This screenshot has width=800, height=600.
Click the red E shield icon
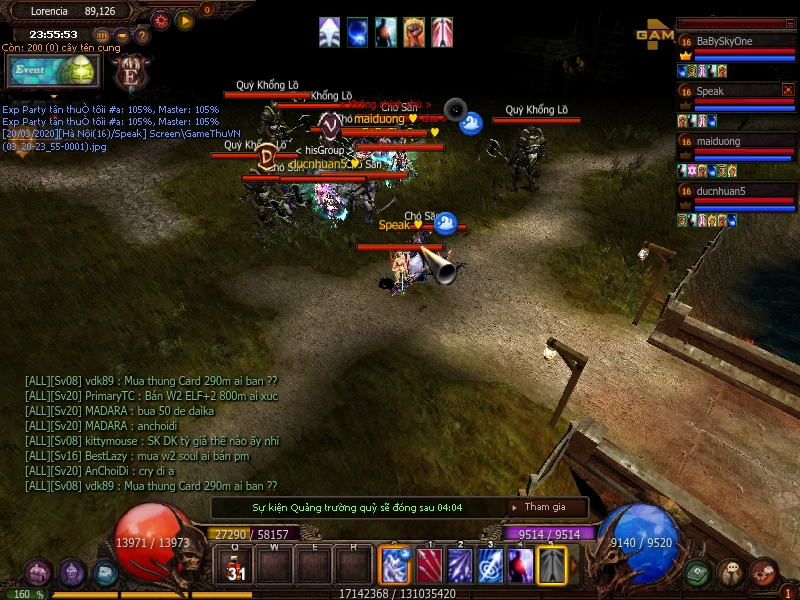[x=131, y=72]
